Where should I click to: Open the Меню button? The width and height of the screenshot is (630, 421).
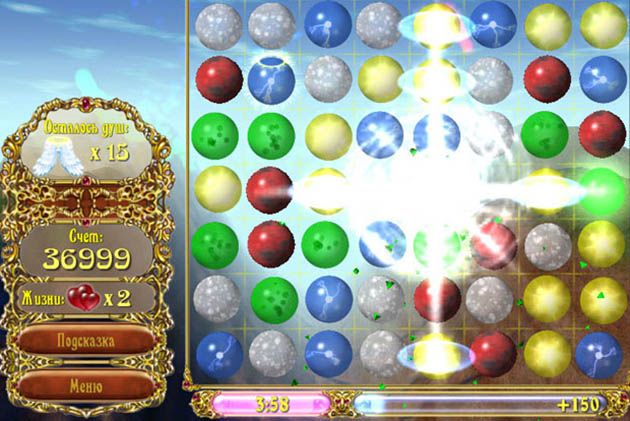coord(84,383)
